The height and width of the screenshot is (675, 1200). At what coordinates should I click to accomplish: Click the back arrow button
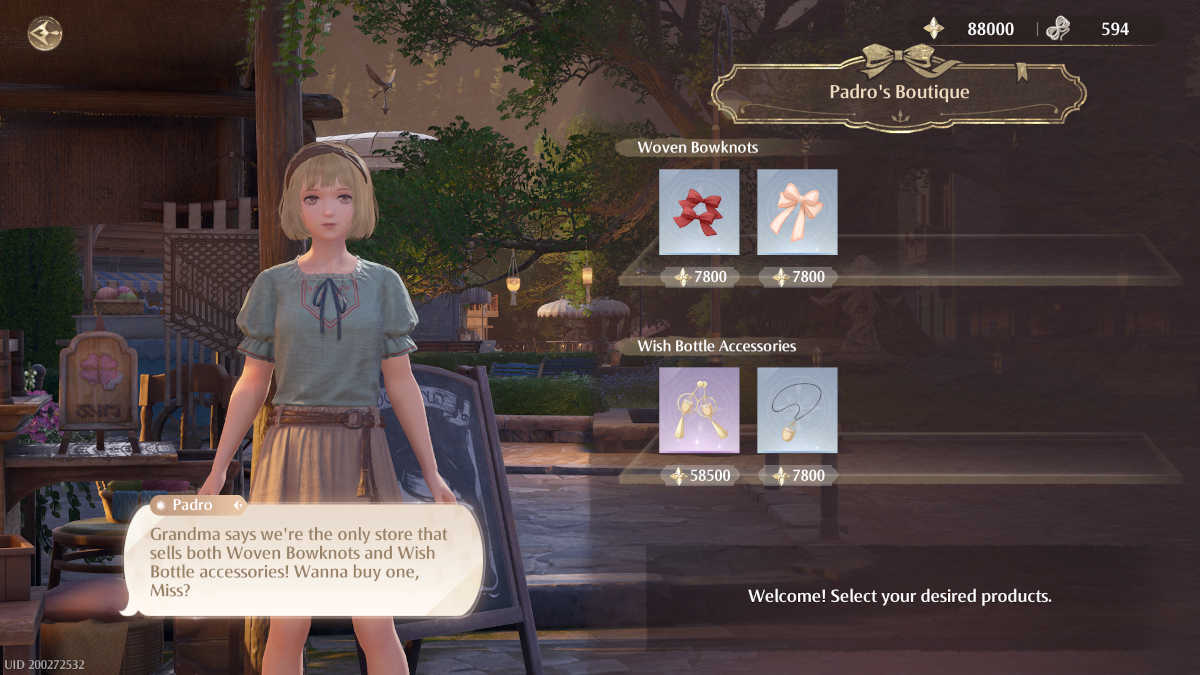[x=45, y=33]
